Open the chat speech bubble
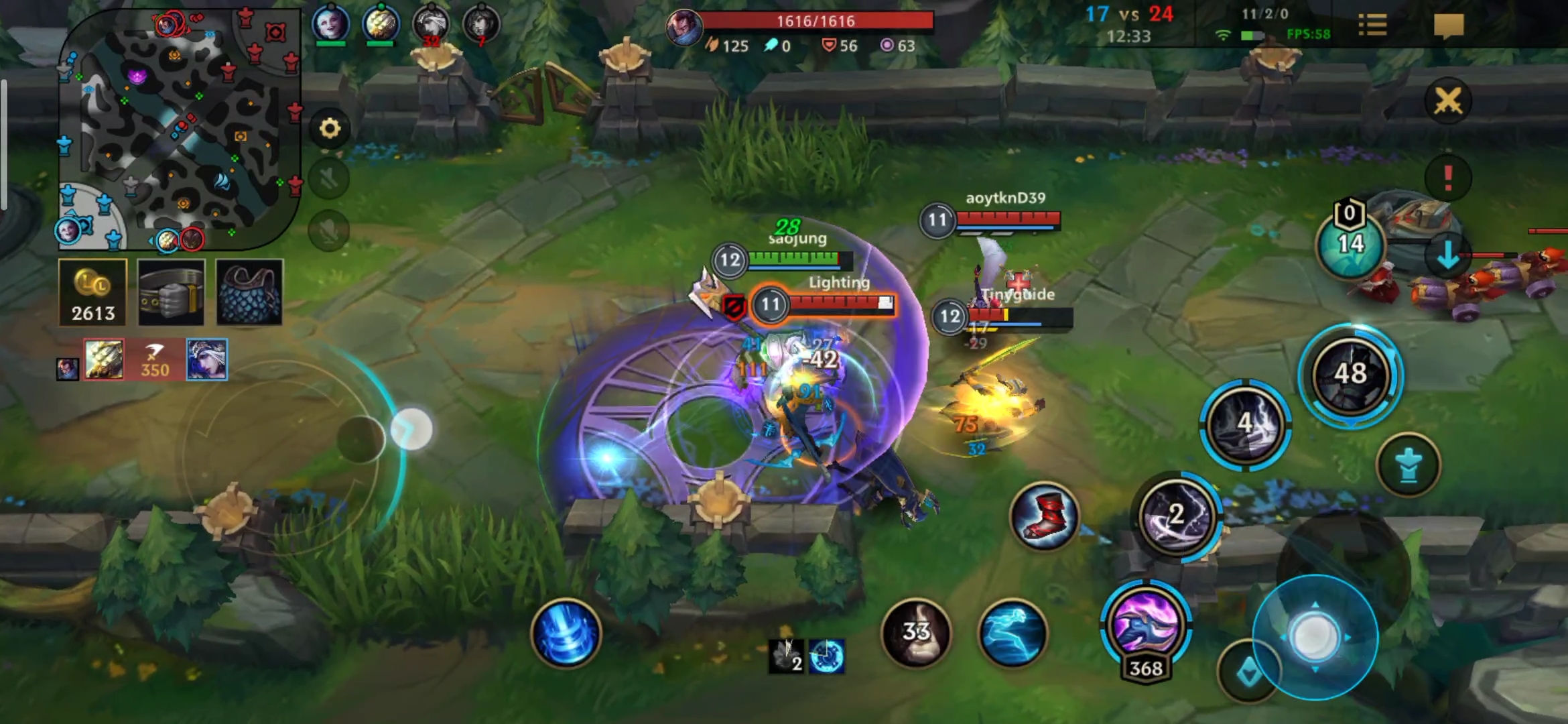The width and height of the screenshot is (1568, 724). [1448, 26]
